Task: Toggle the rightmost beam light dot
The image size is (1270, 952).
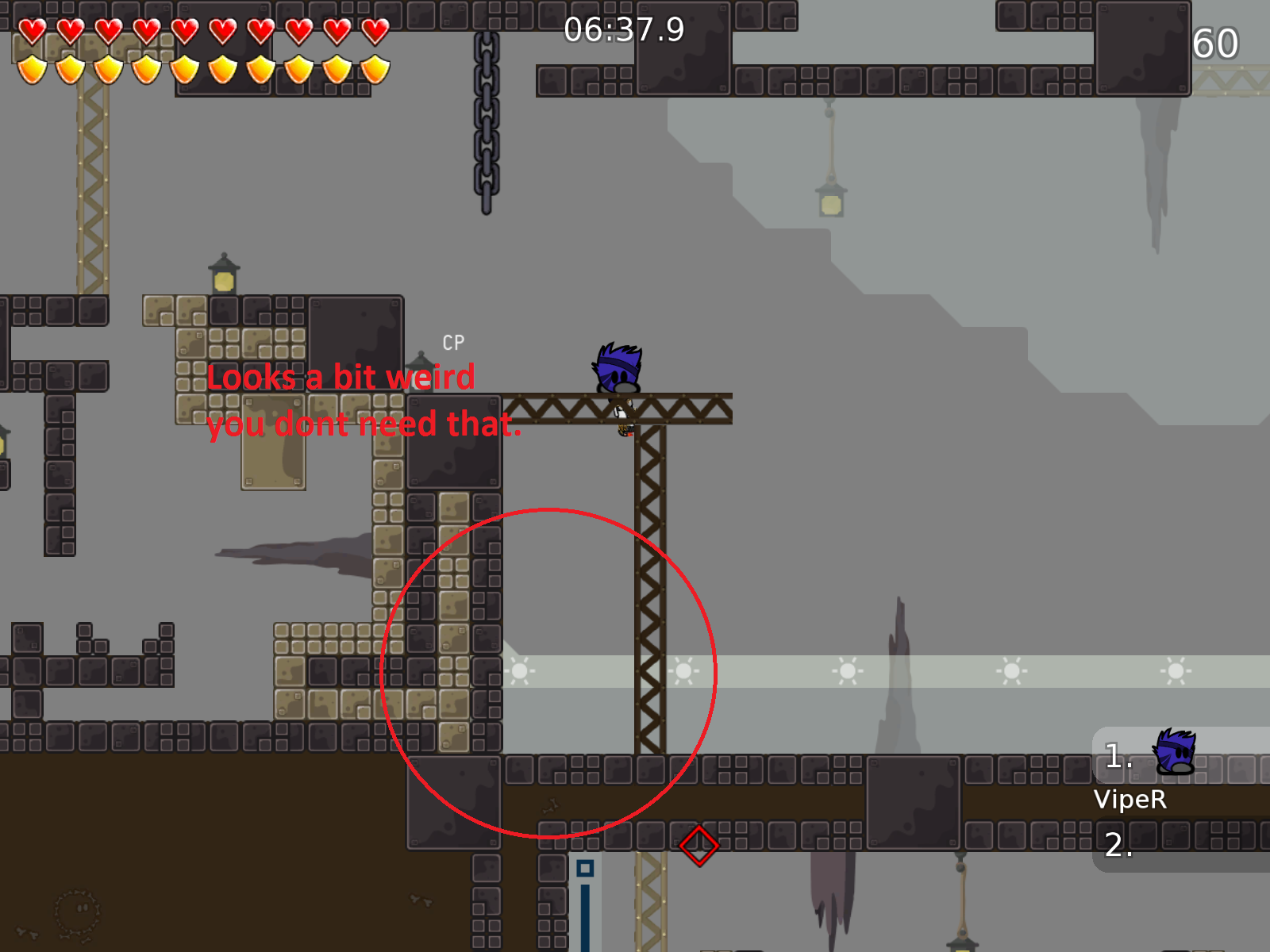Action: click(x=1176, y=670)
